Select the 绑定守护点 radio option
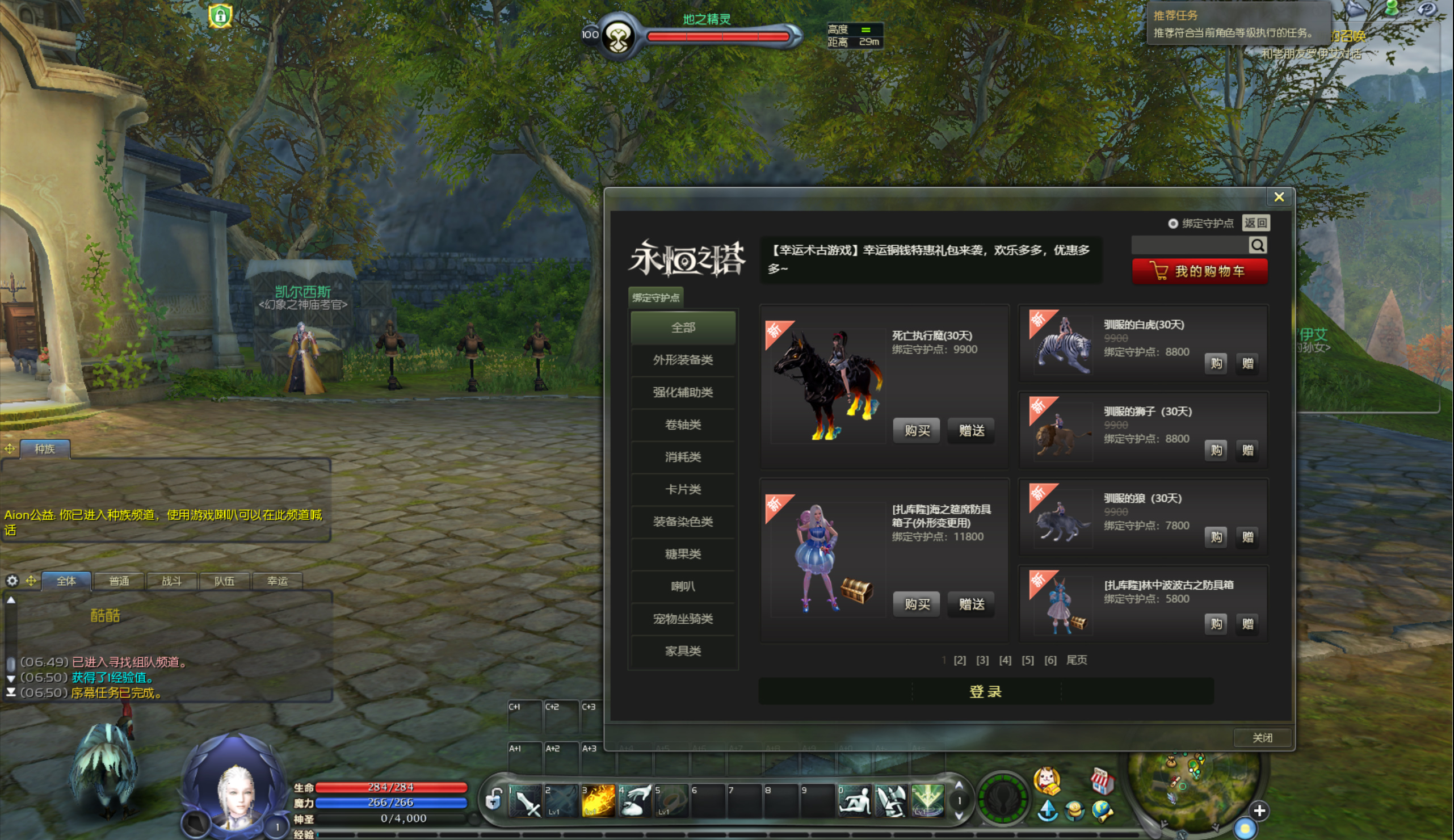This screenshot has width=1454, height=840. [1173, 224]
